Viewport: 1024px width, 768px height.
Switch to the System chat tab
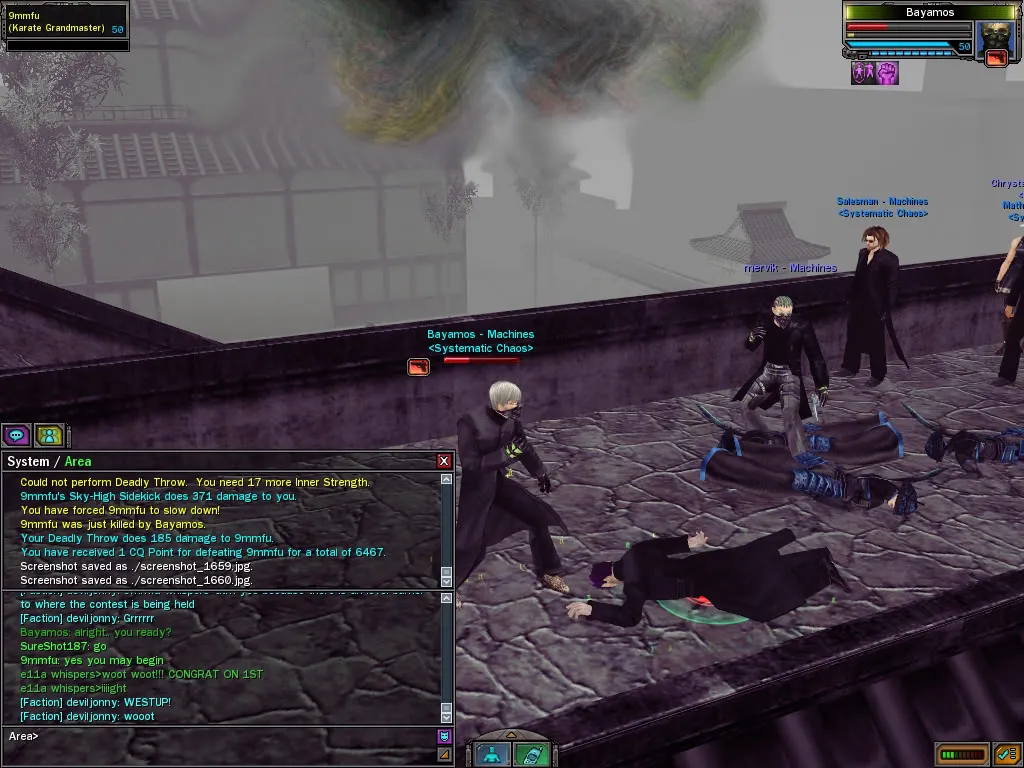(28, 461)
